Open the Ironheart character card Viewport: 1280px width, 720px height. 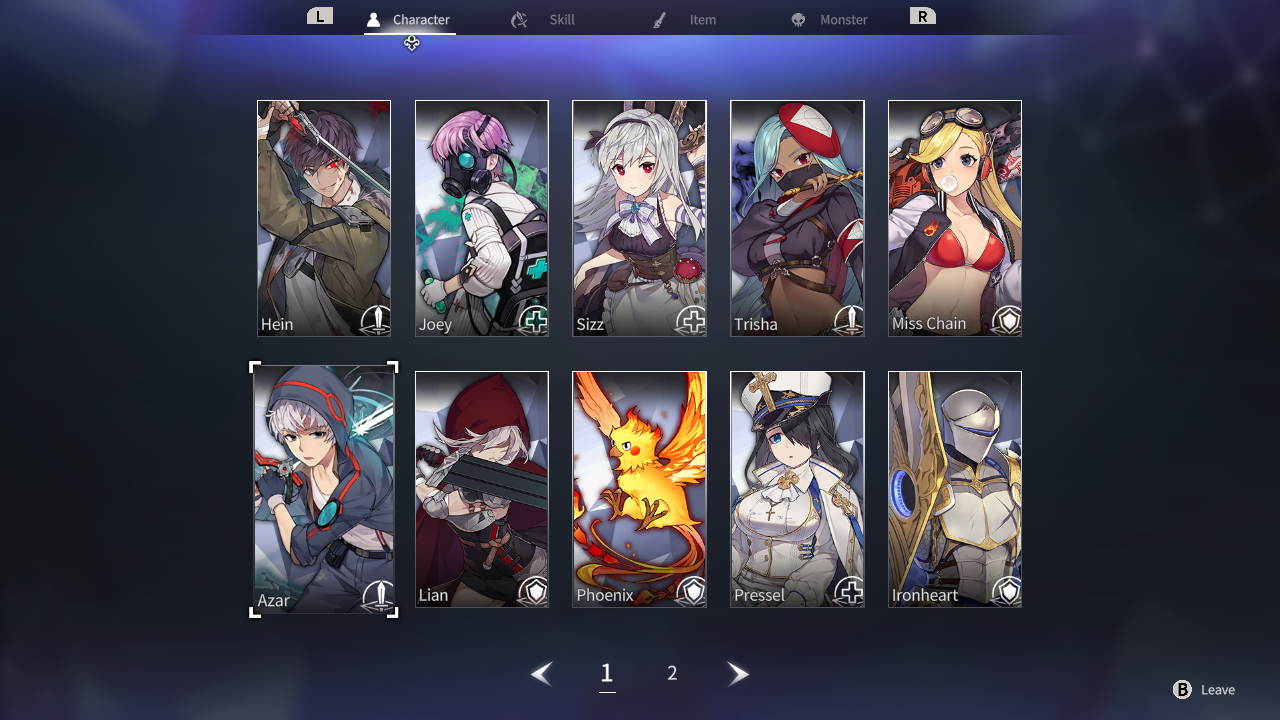point(955,489)
